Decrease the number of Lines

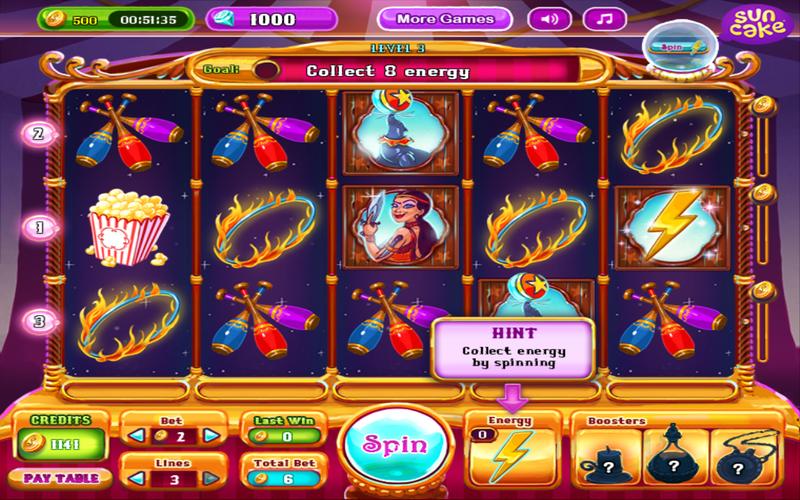click(131, 479)
